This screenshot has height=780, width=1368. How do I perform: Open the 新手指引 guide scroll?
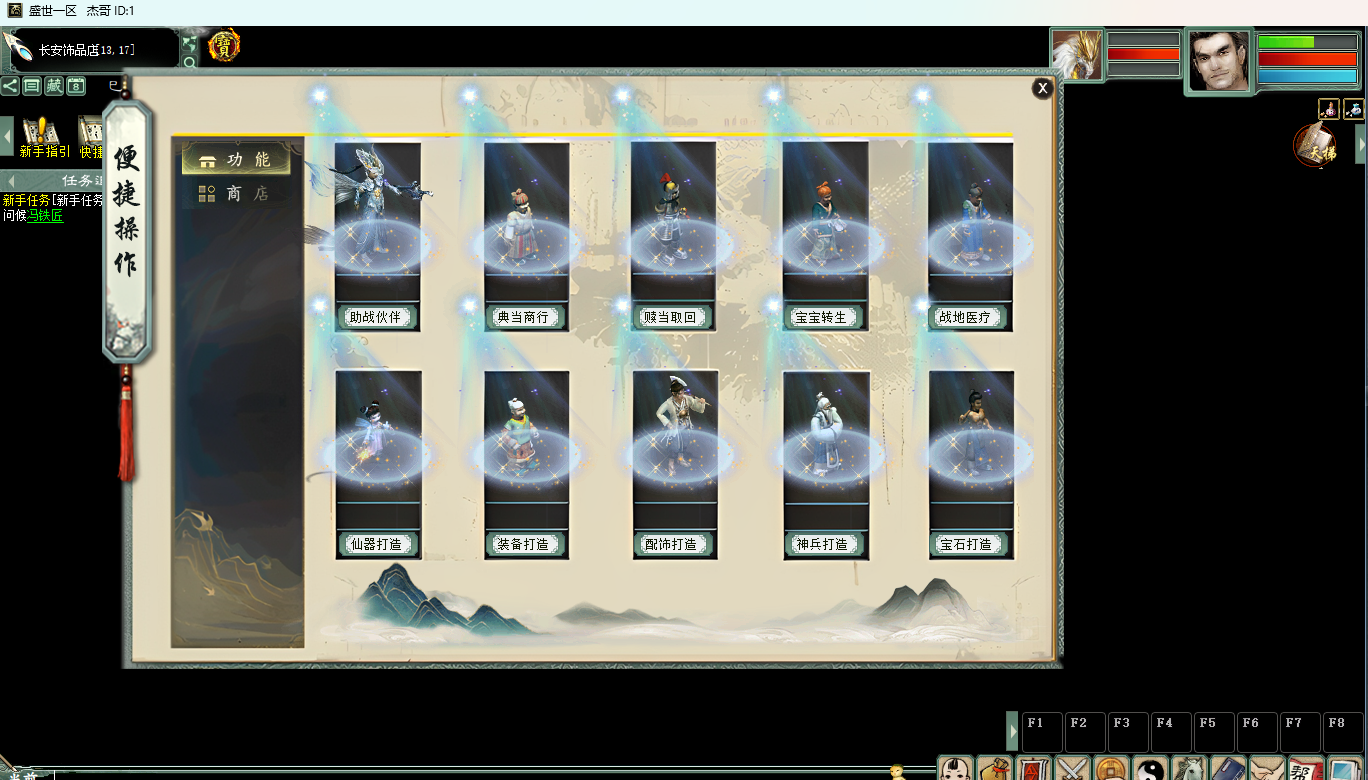tap(42, 136)
